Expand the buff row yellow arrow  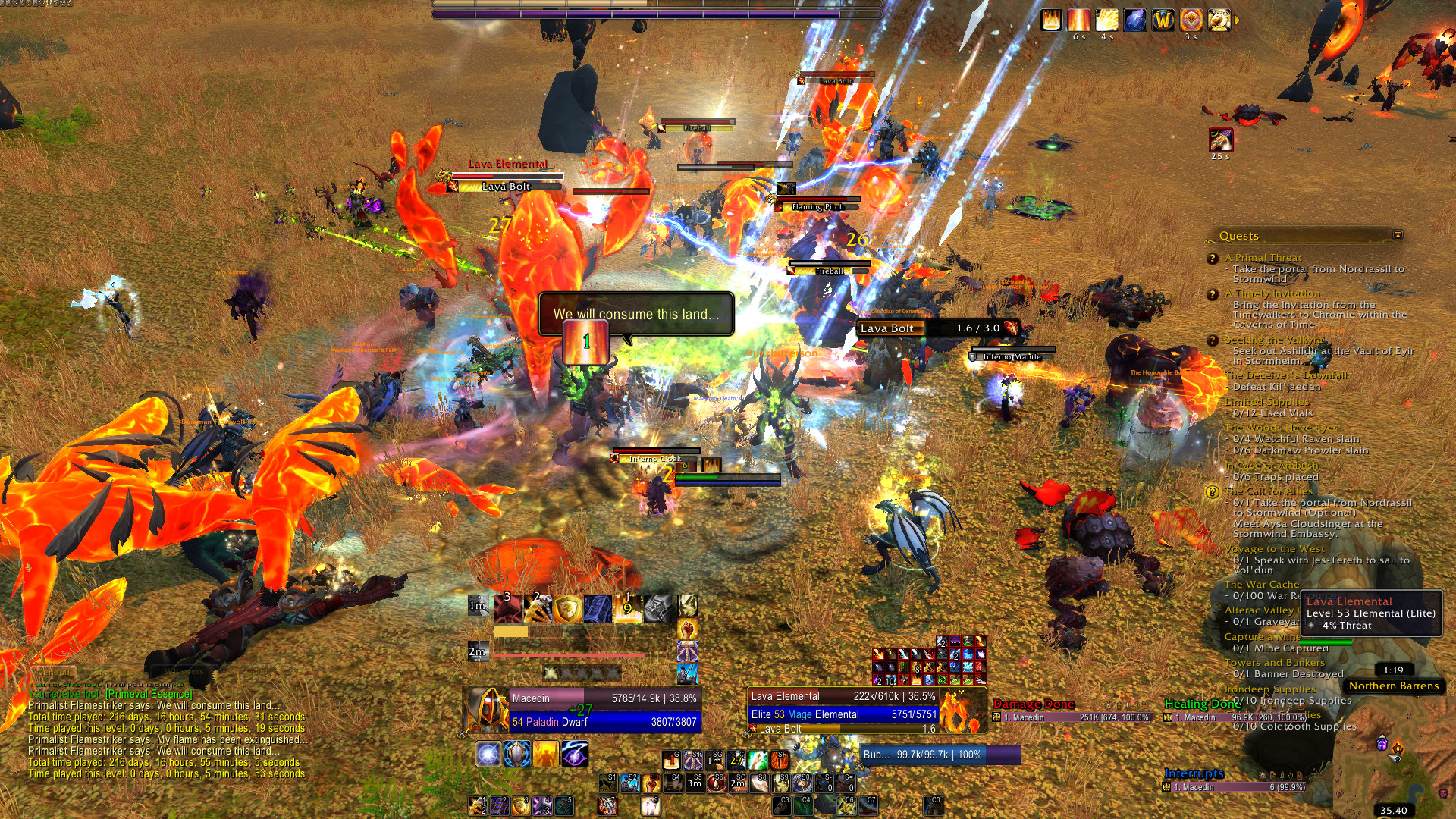(x=1237, y=20)
